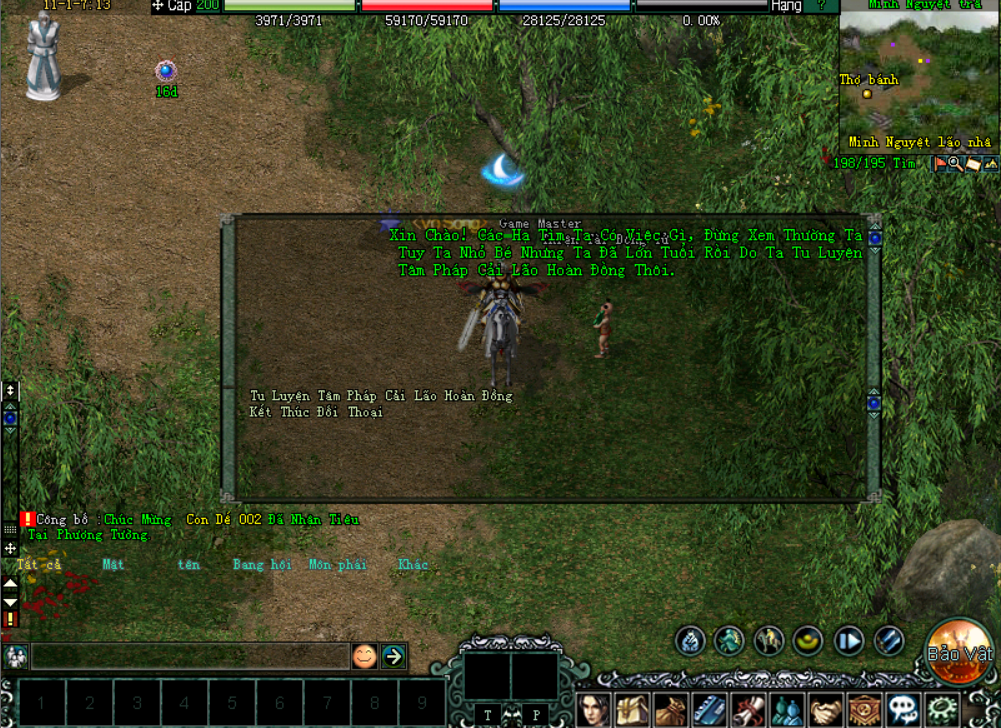Open the smiley emoticon picker
Screen dimensions: 1001x728
pyautogui.click(x=365, y=656)
